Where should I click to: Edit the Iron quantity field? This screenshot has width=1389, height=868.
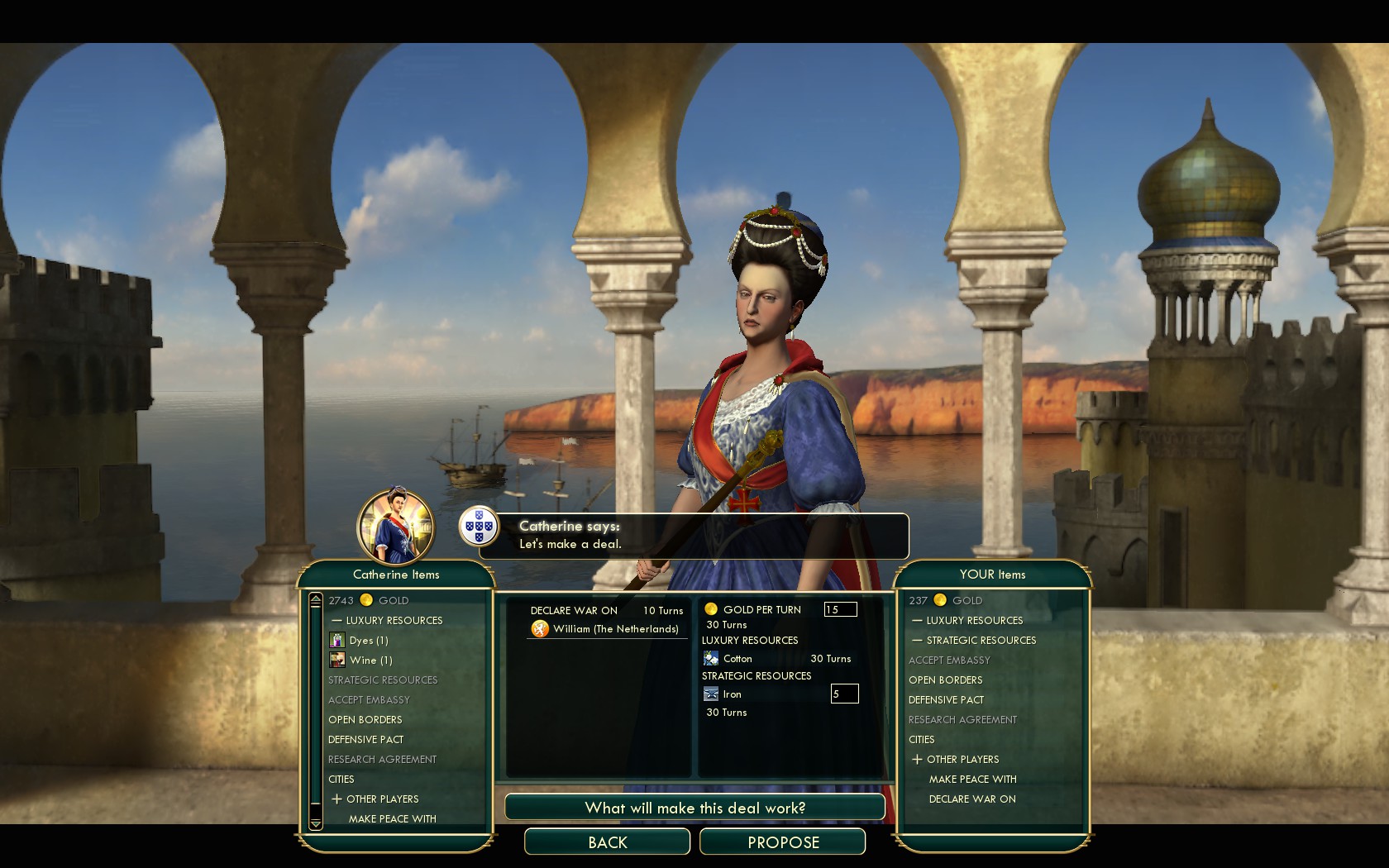[x=844, y=694]
